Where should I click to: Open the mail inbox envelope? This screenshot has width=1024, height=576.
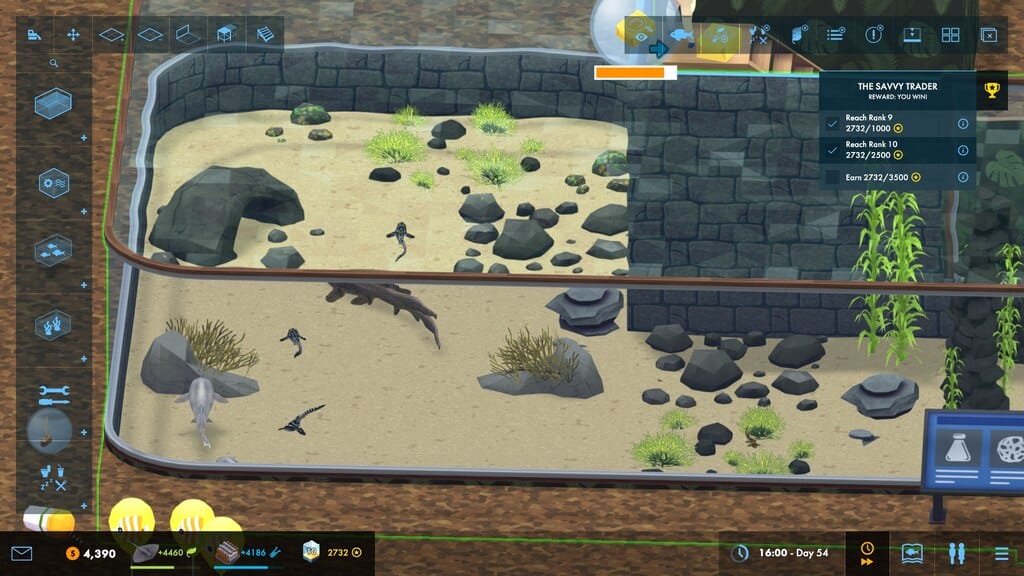22,553
